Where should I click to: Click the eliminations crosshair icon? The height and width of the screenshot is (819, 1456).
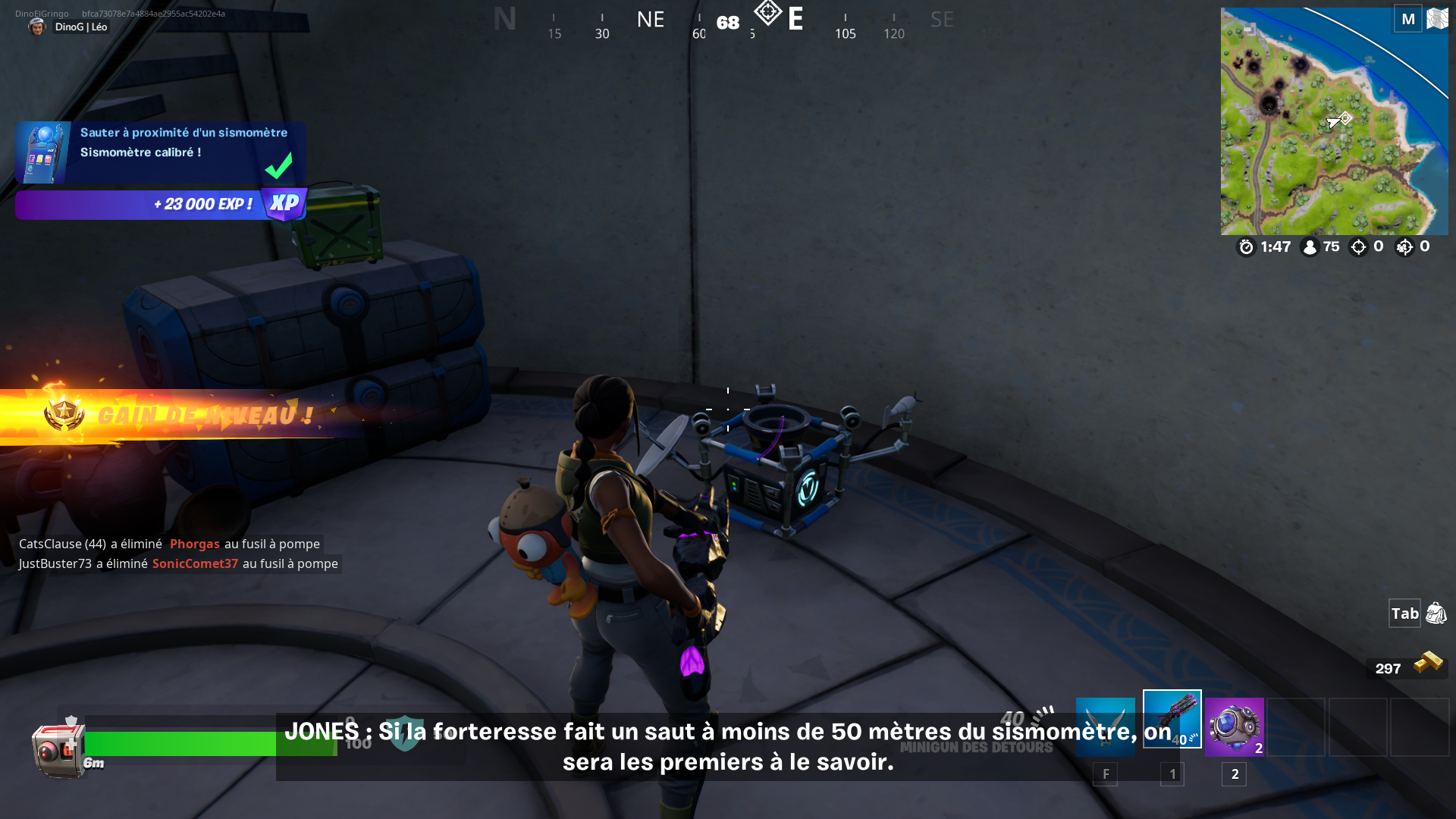tap(1358, 246)
